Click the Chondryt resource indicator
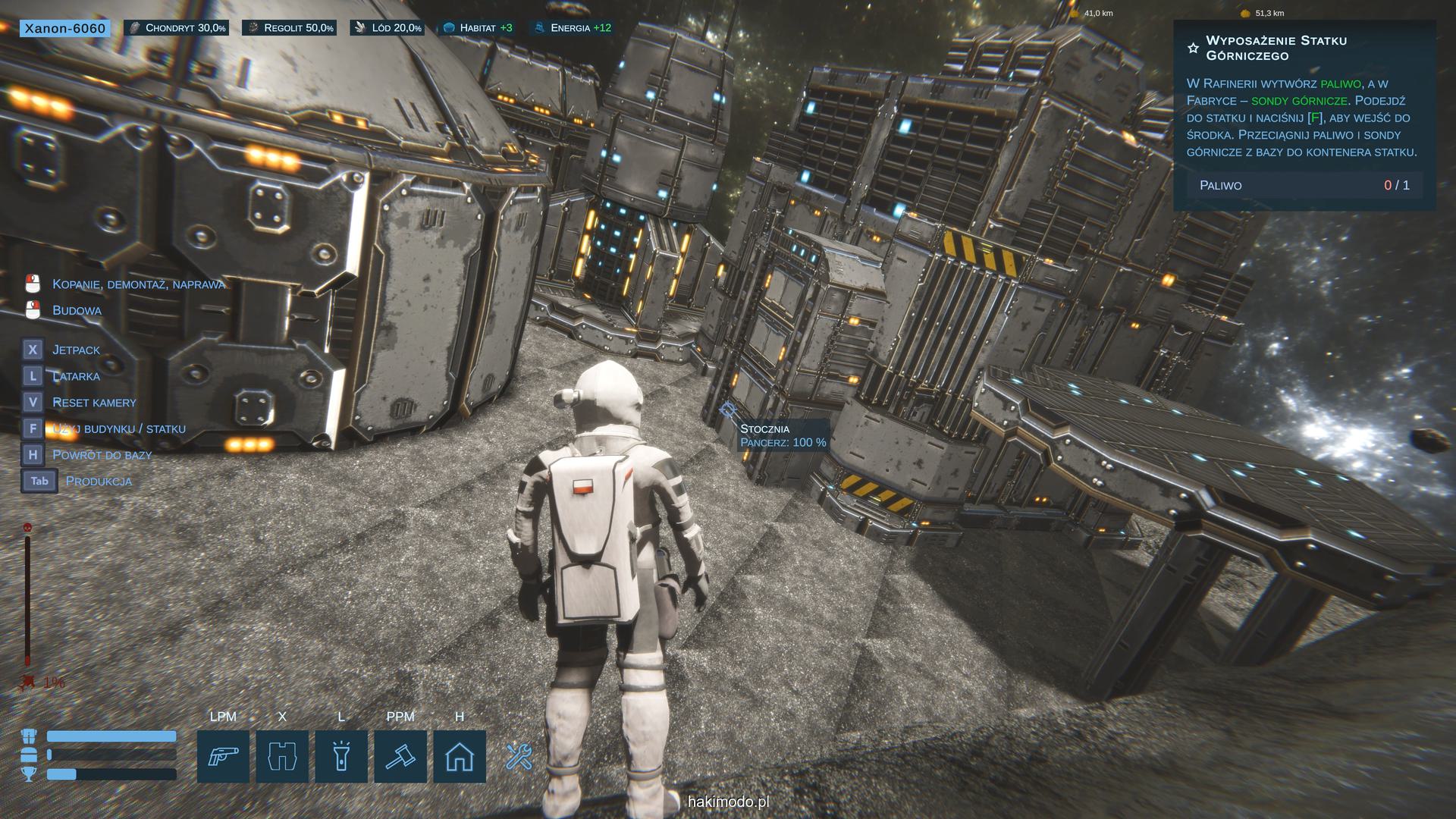Viewport: 1456px width, 819px height. pyautogui.click(x=177, y=28)
